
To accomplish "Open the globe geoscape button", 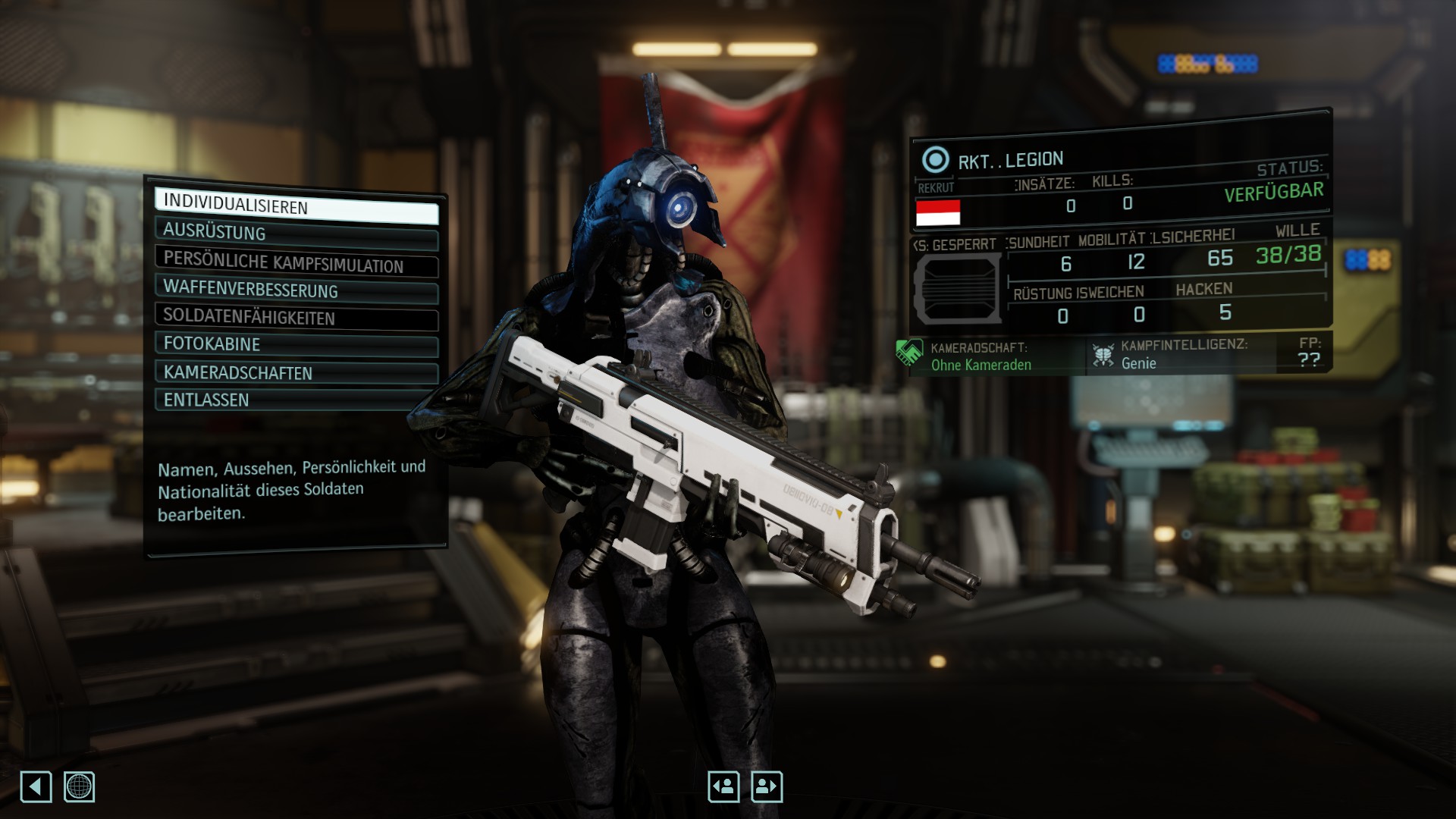I will point(79,786).
